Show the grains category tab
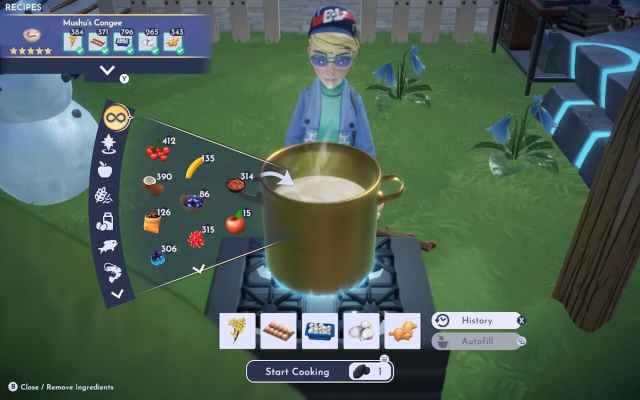 [102, 195]
